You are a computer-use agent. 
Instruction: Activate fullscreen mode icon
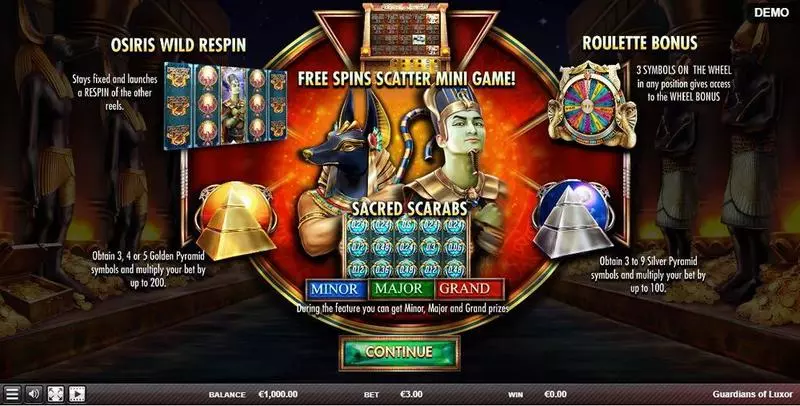pyautogui.click(x=55, y=394)
